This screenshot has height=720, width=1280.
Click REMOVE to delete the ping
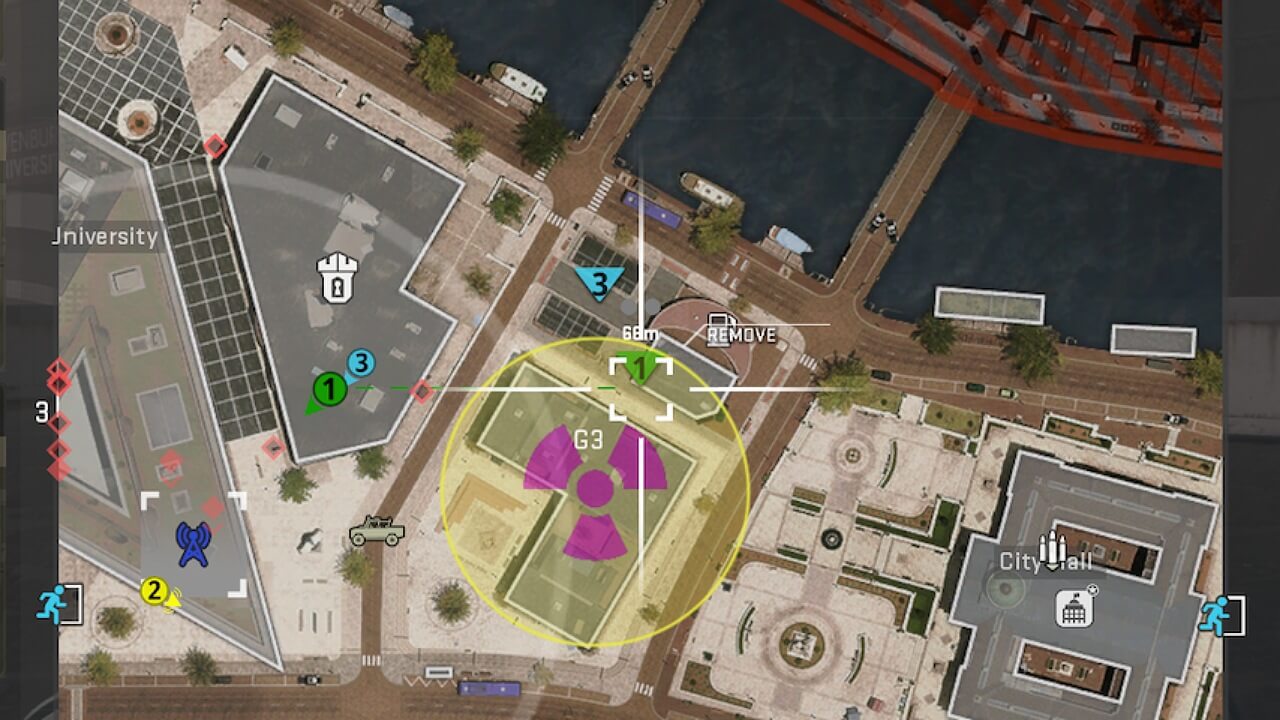click(741, 335)
